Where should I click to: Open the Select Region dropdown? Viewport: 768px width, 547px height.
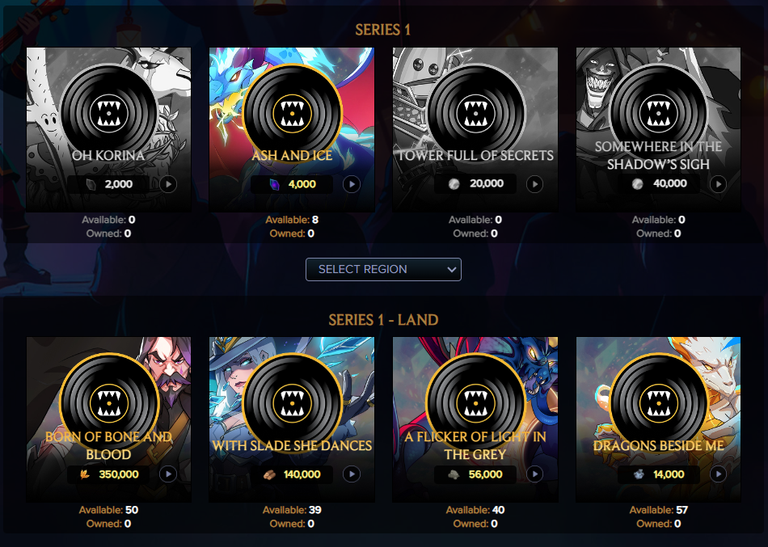383,269
